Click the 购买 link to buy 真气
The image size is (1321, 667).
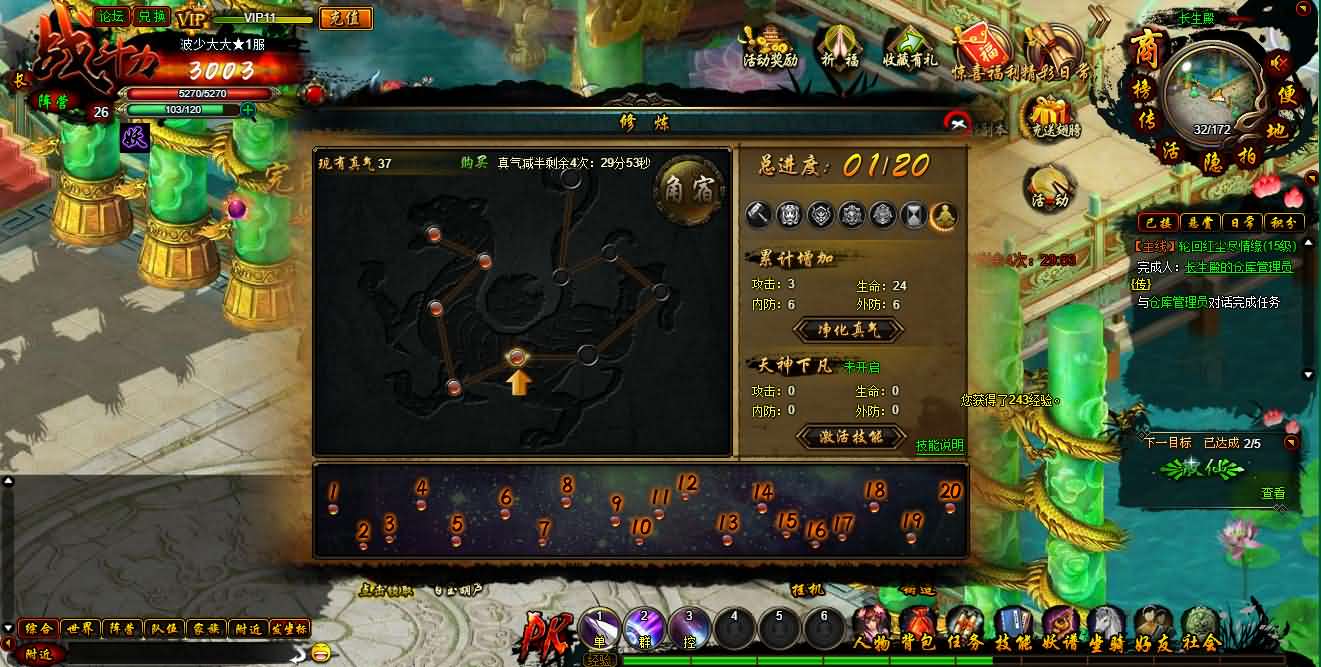coord(473,162)
